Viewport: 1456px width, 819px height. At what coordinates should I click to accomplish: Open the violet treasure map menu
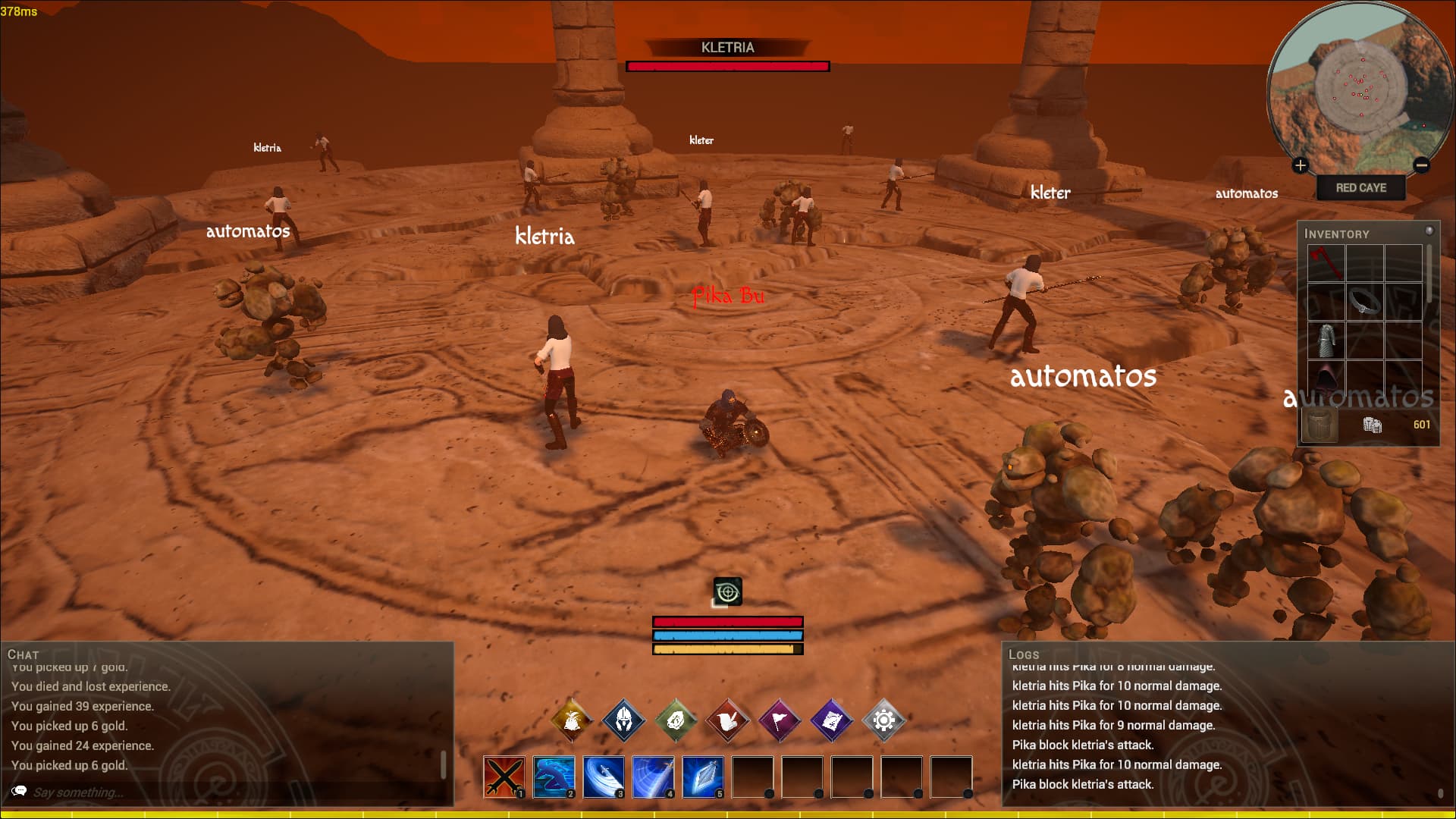coord(832,719)
